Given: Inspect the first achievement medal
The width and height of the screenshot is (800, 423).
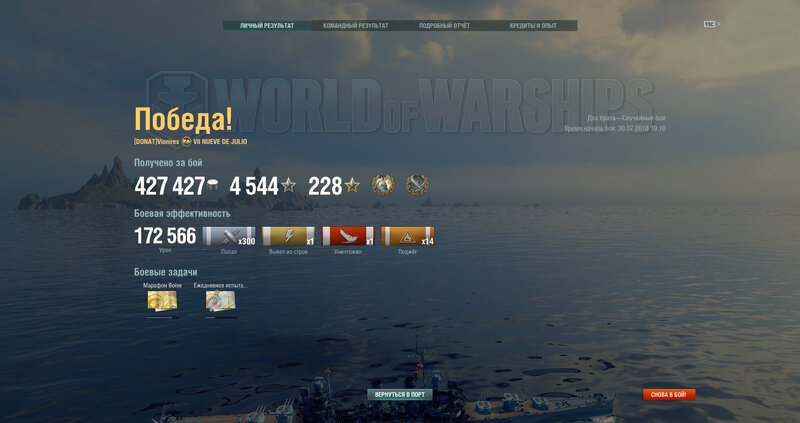Looking at the screenshot, I should click(x=382, y=184).
